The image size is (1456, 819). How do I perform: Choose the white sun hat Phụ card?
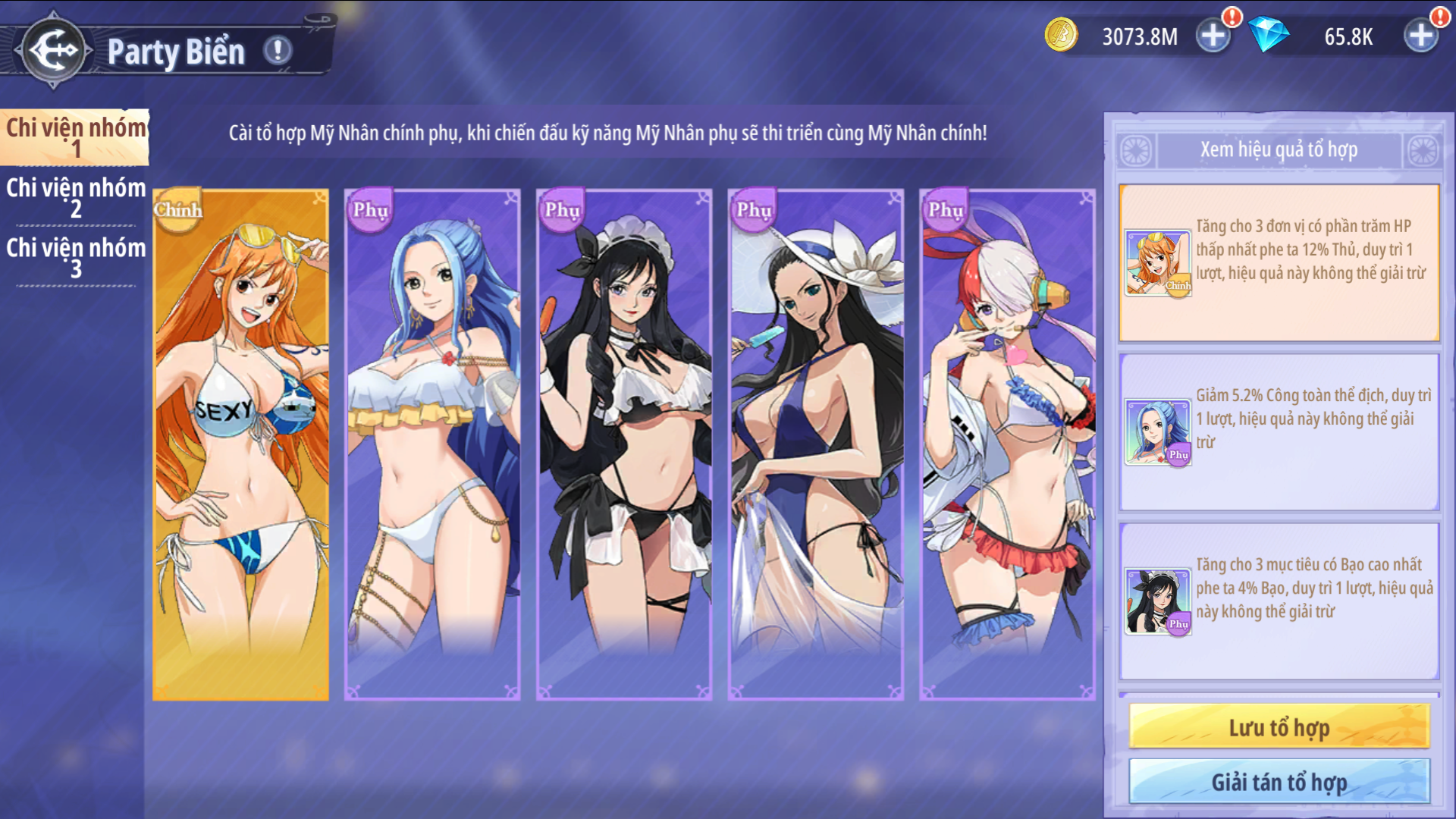816,444
